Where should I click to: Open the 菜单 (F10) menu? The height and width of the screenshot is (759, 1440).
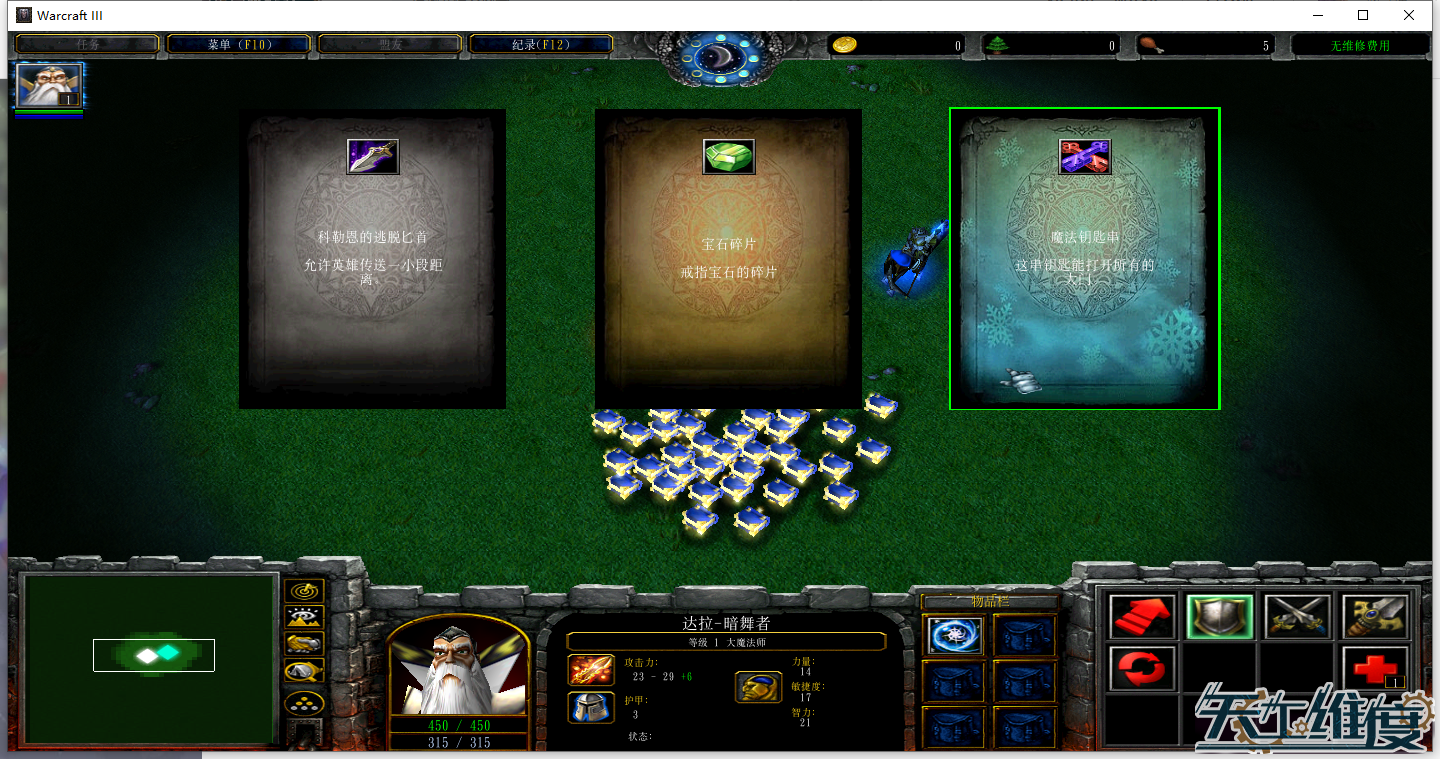[239, 44]
